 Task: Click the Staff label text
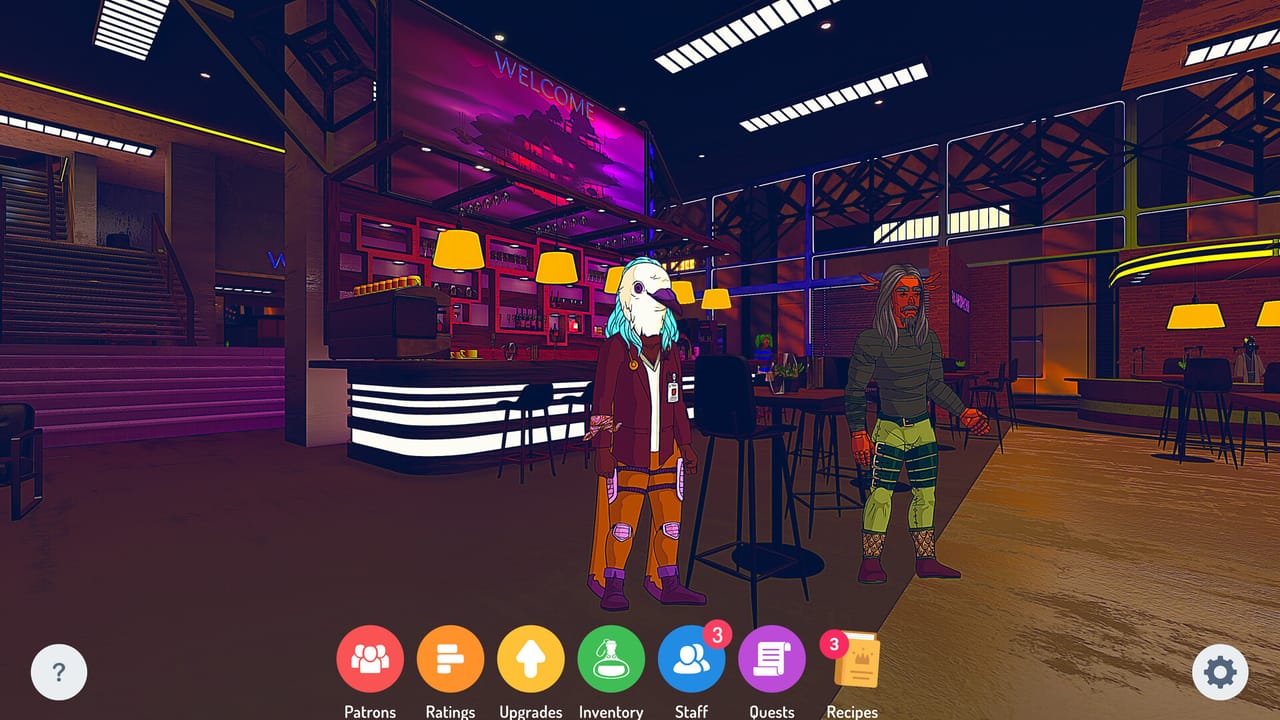[x=692, y=711]
